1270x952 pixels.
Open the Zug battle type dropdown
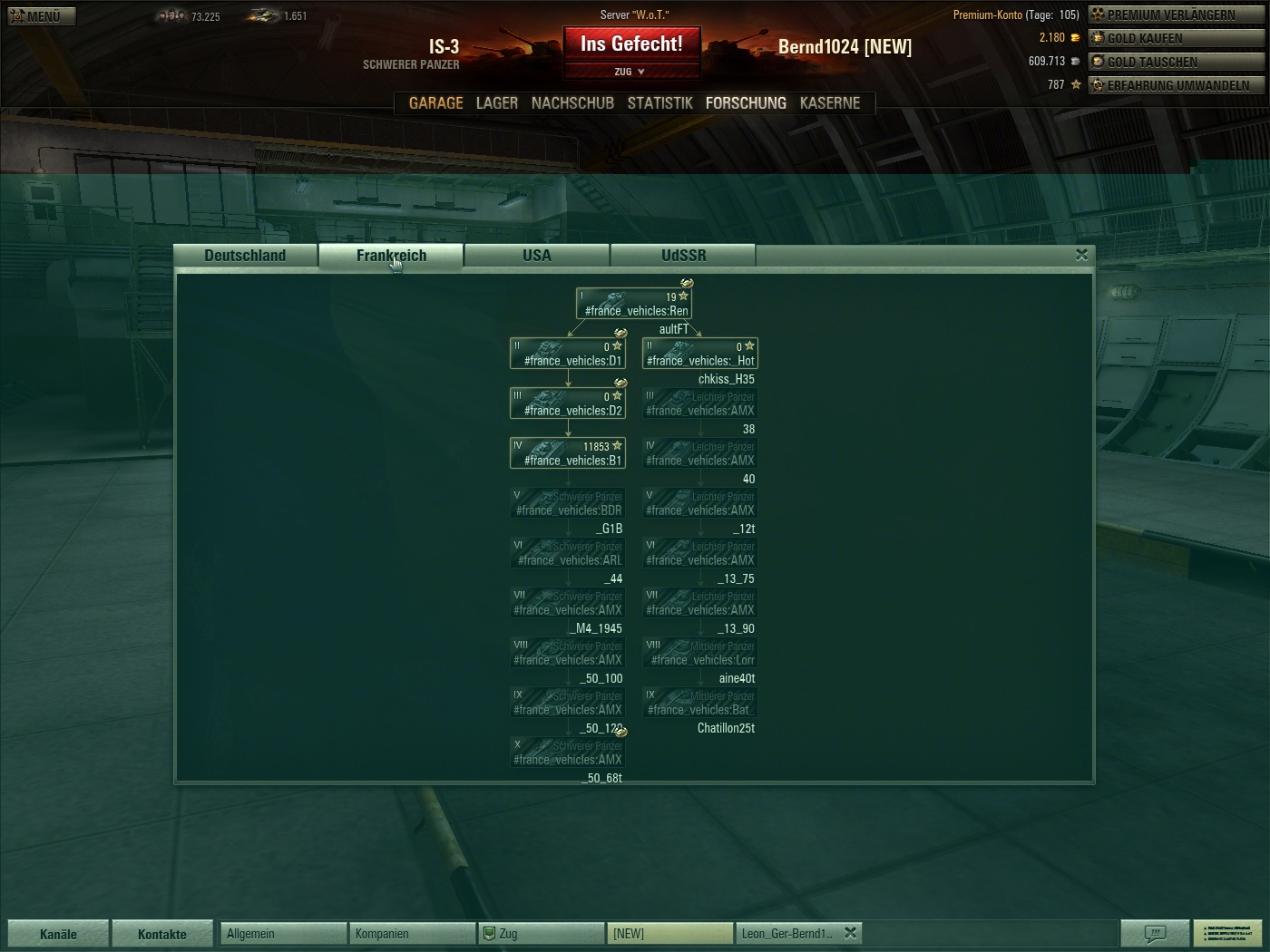click(631, 72)
